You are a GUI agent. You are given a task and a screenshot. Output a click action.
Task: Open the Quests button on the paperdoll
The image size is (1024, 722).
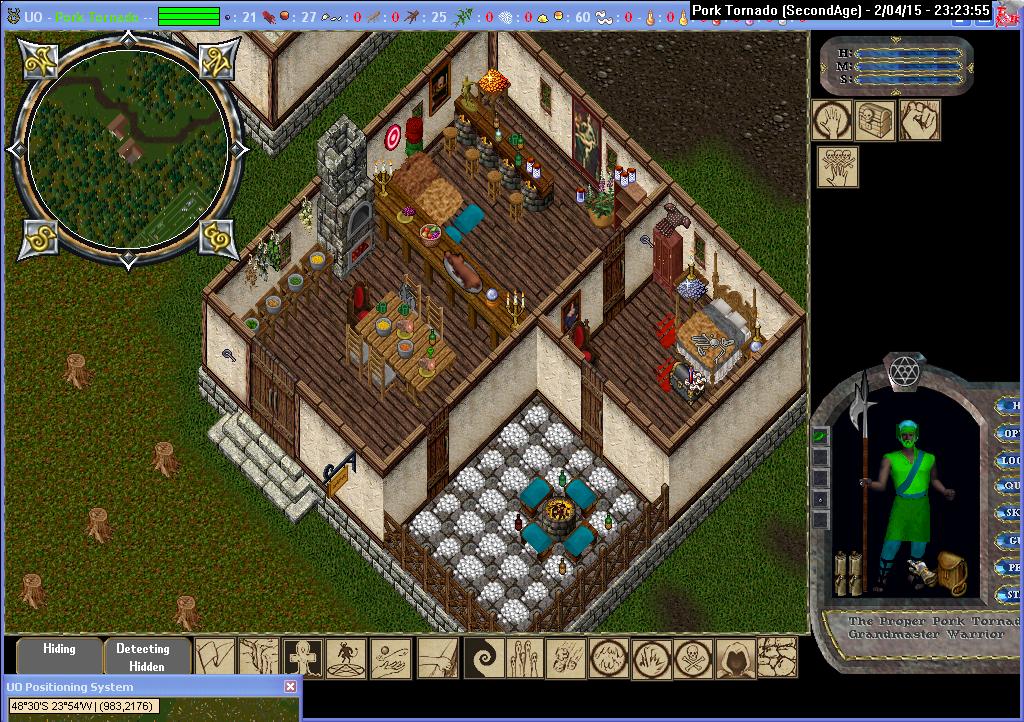pyautogui.click(x=1012, y=486)
